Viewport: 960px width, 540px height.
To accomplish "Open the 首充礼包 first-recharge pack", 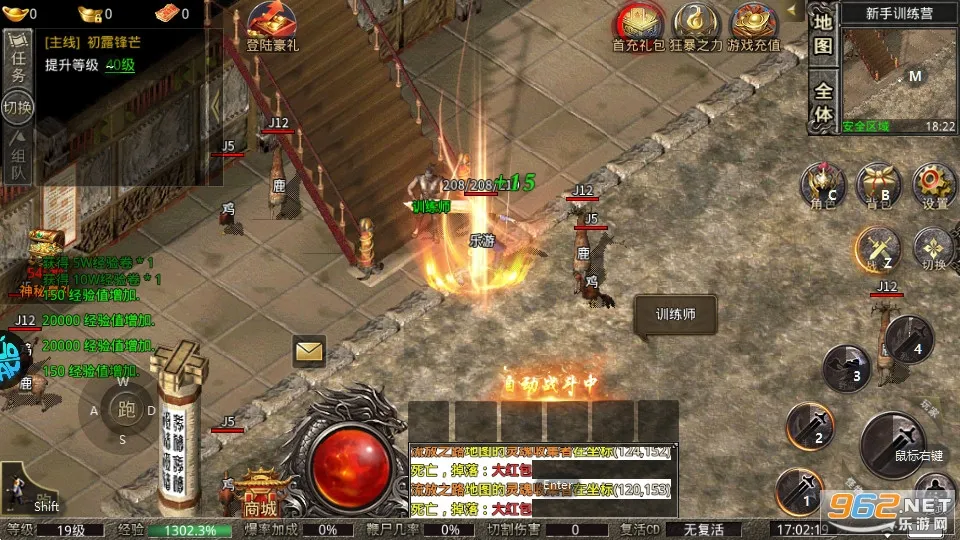I will pyautogui.click(x=638, y=27).
